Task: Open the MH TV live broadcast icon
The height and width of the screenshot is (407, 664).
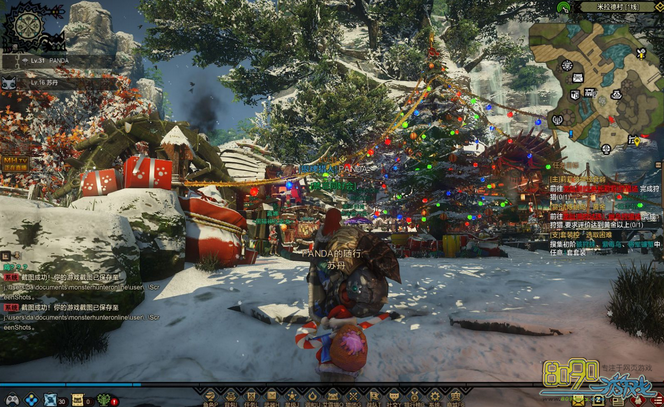Action: (14, 162)
